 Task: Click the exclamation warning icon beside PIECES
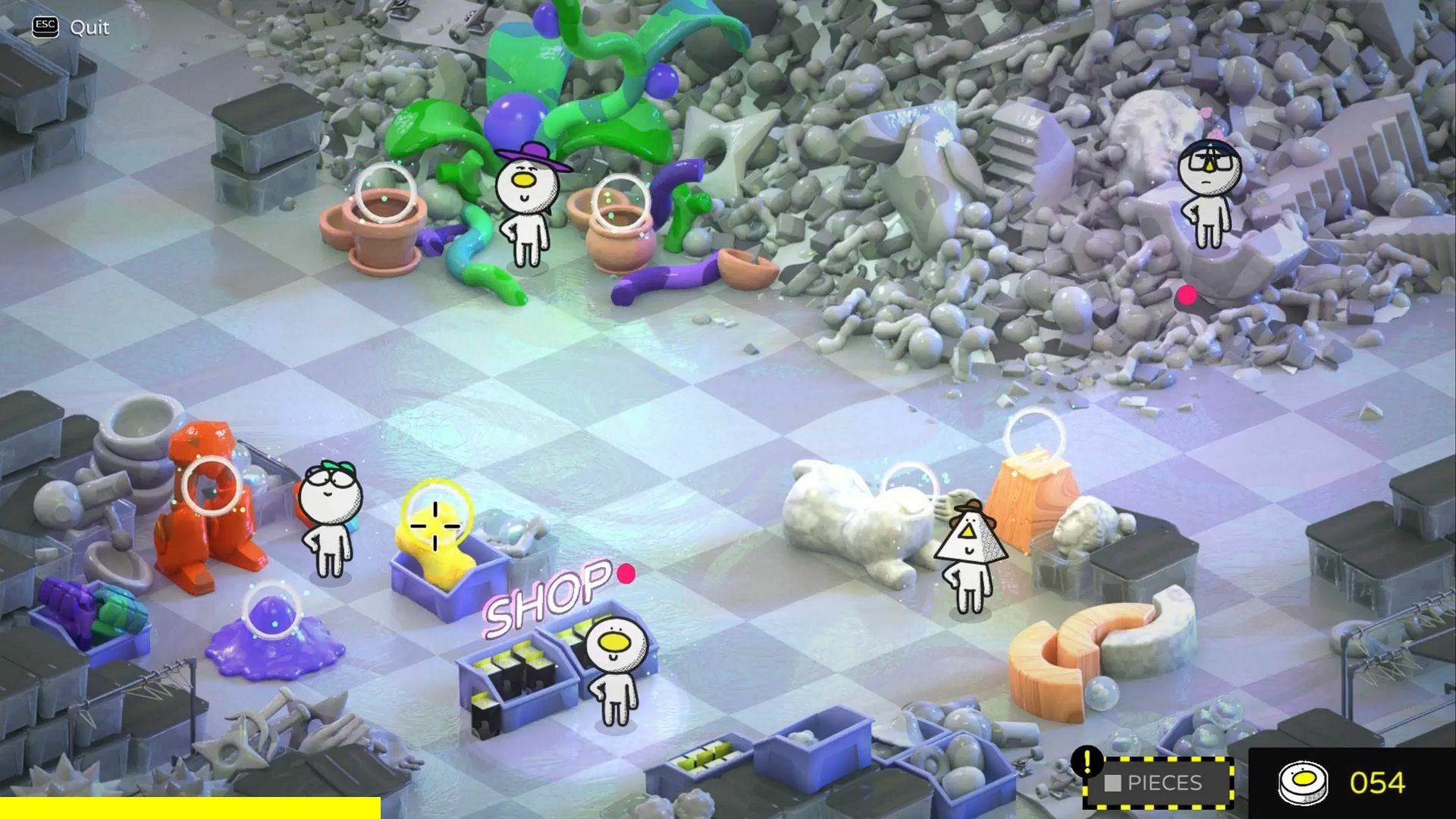pos(1087,761)
